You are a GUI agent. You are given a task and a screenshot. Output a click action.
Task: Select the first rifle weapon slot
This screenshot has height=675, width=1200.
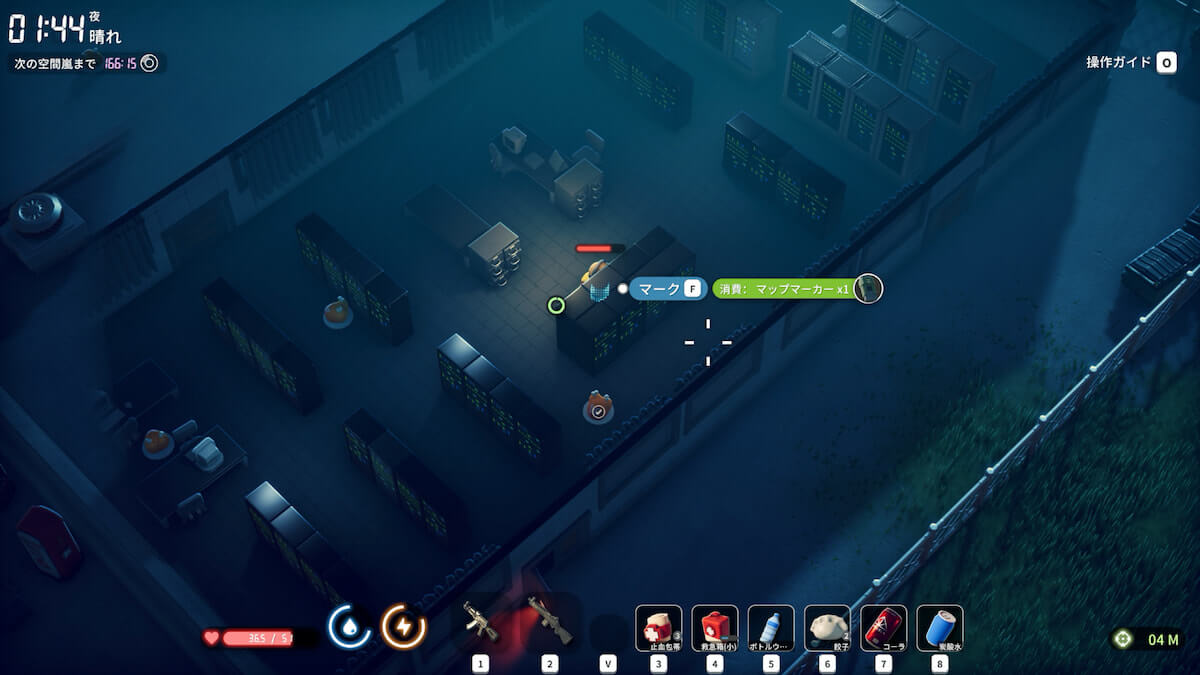(481, 624)
